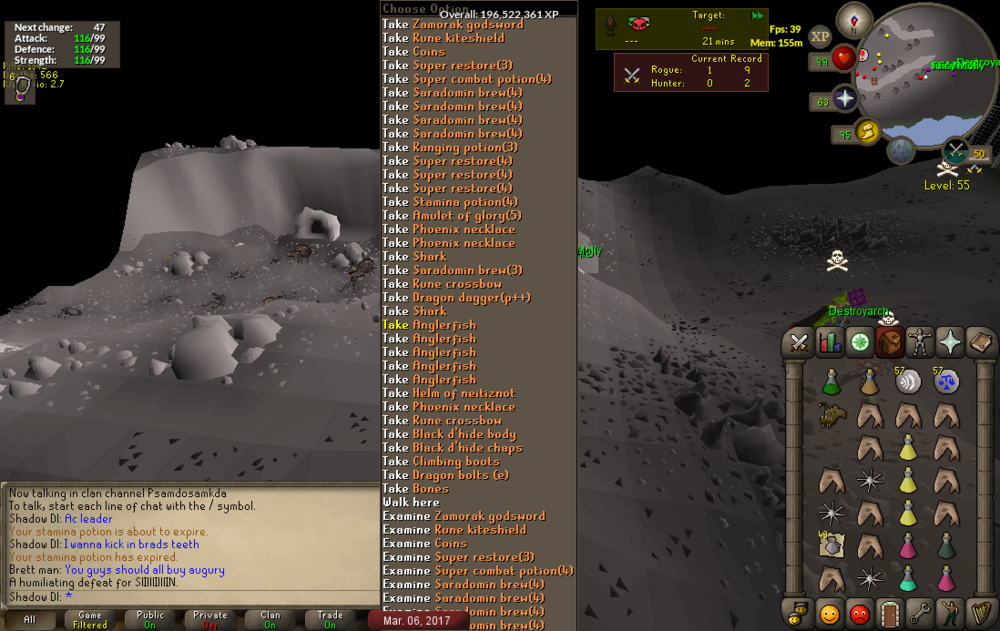Take the Dragon bolts (e)
Viewport: 1000px width, 631px height.
(x=445, y=476)
